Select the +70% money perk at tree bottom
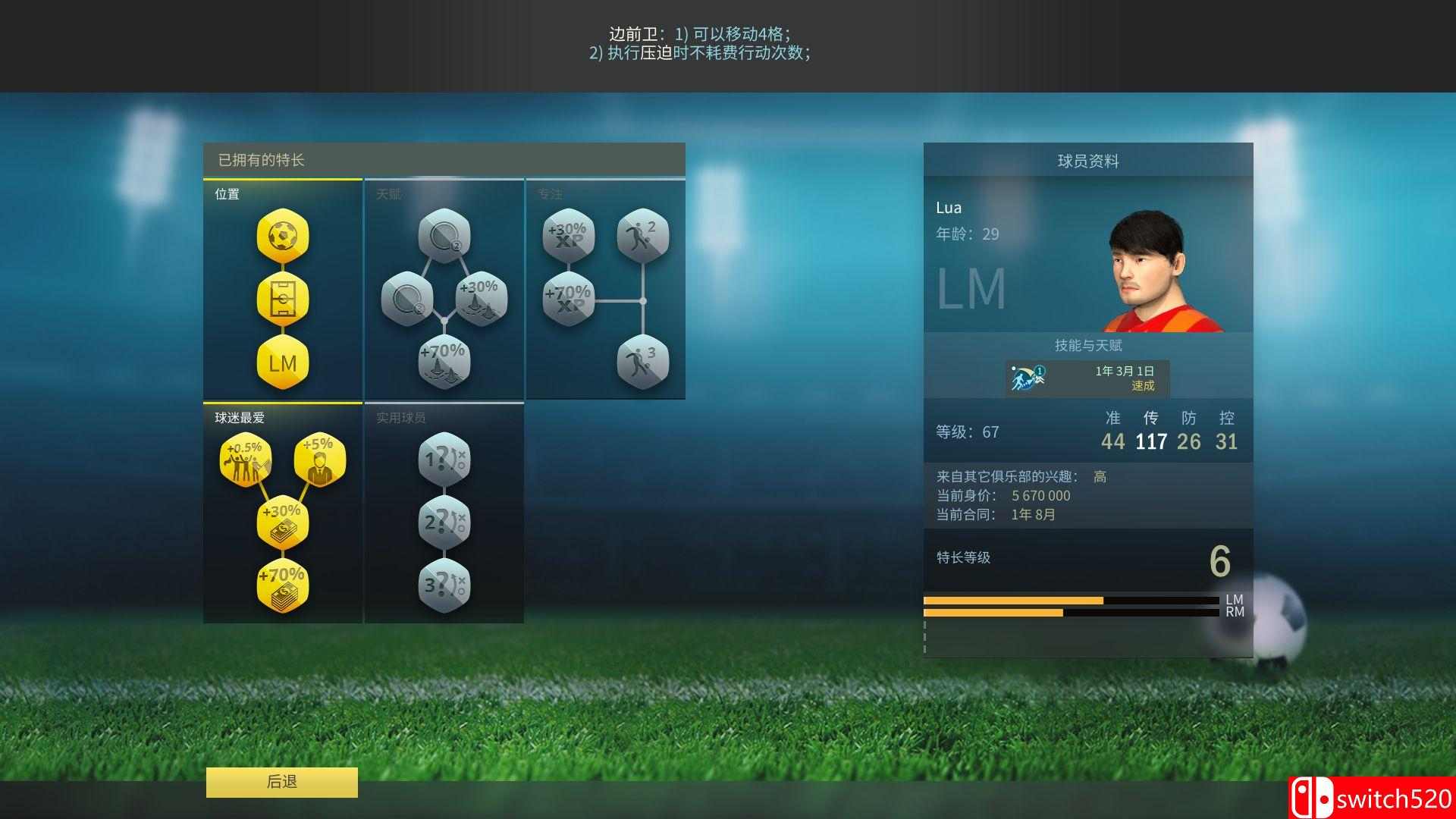 [281, 585]
